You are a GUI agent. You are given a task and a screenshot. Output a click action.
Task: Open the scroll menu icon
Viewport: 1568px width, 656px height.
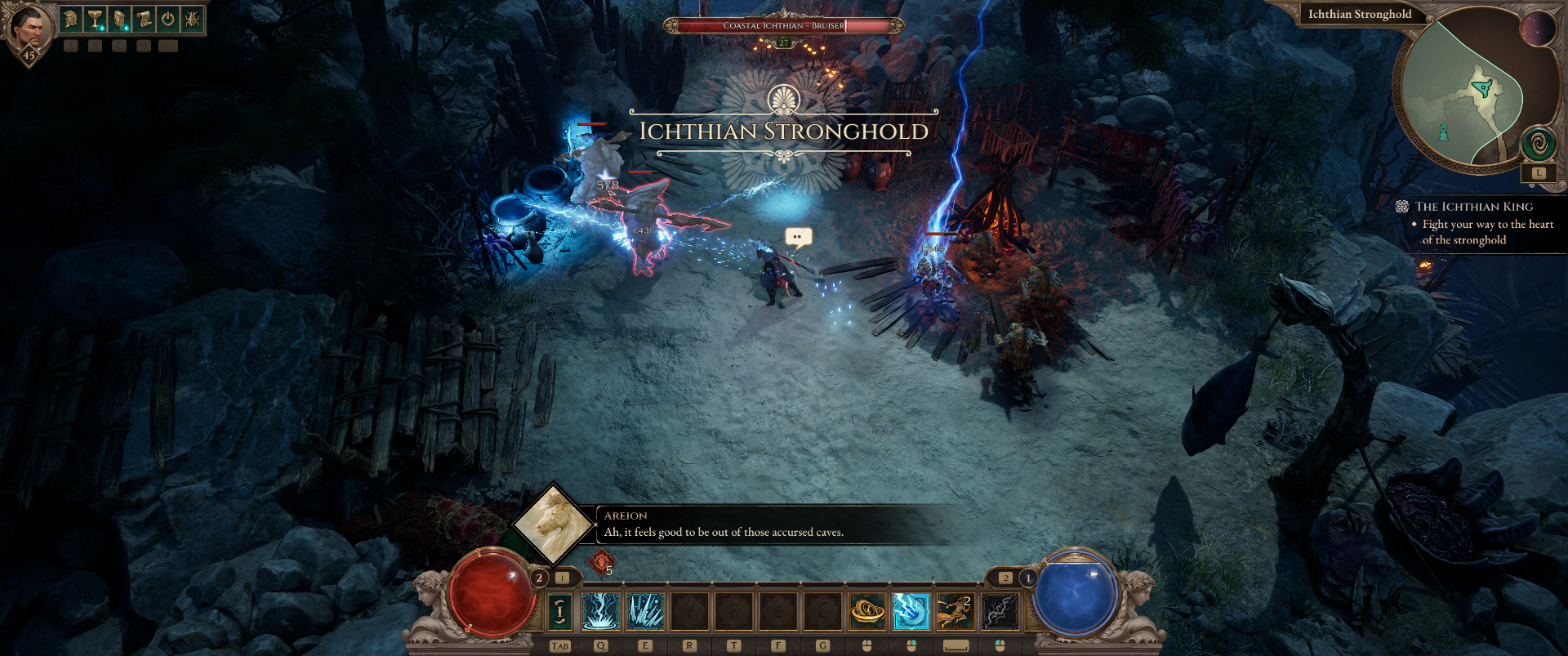(x=144, y=19)
